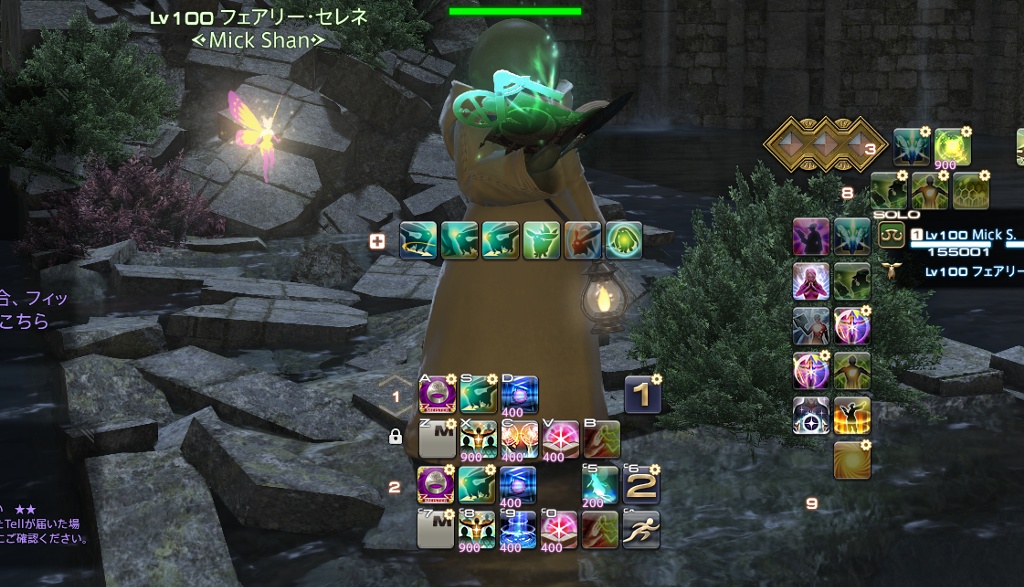Use the red creature pet command

(582, 241)
